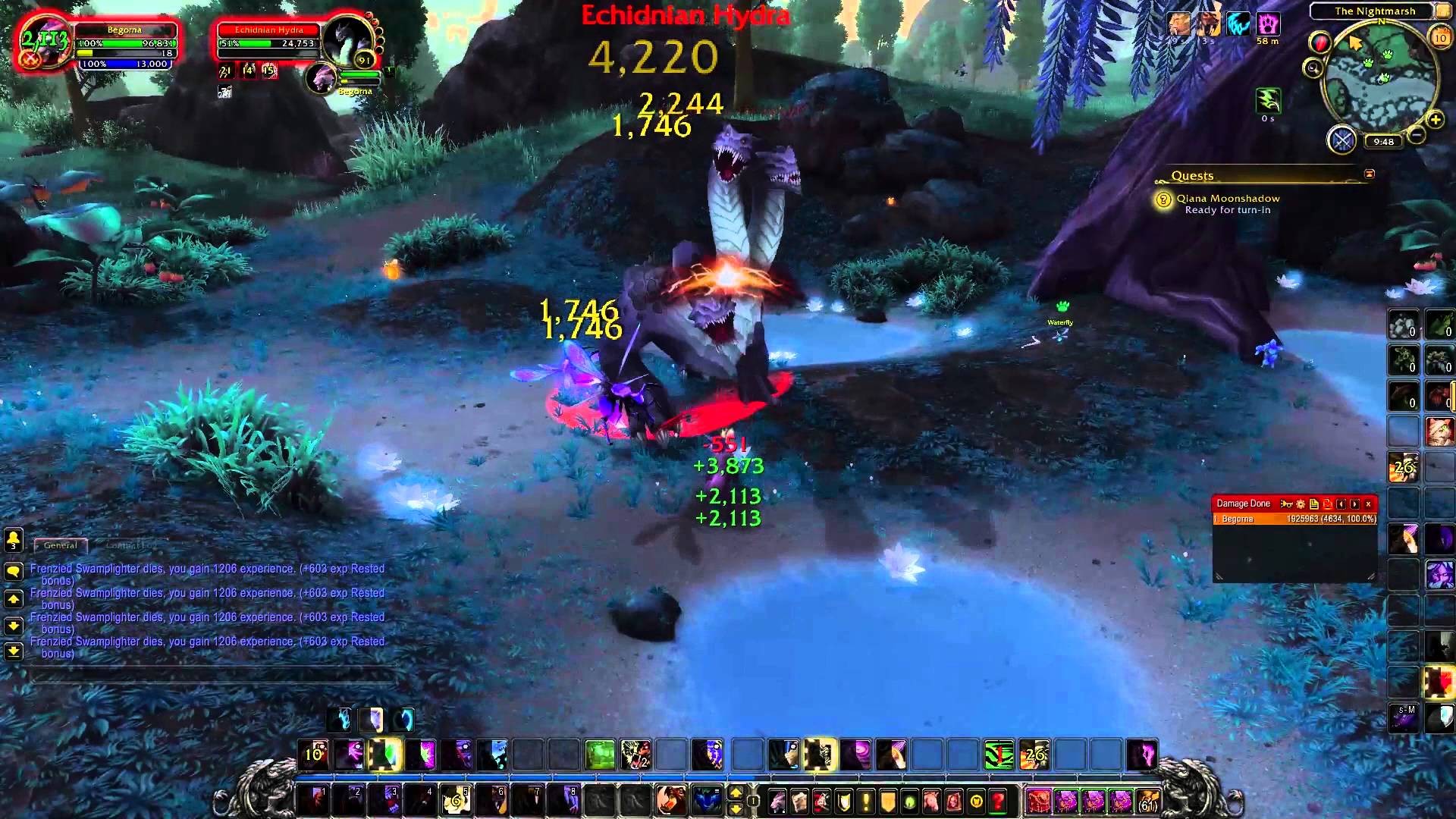Page the action bar up with the arrow
Screen dimensions: 1456x819
click(735, 792)
